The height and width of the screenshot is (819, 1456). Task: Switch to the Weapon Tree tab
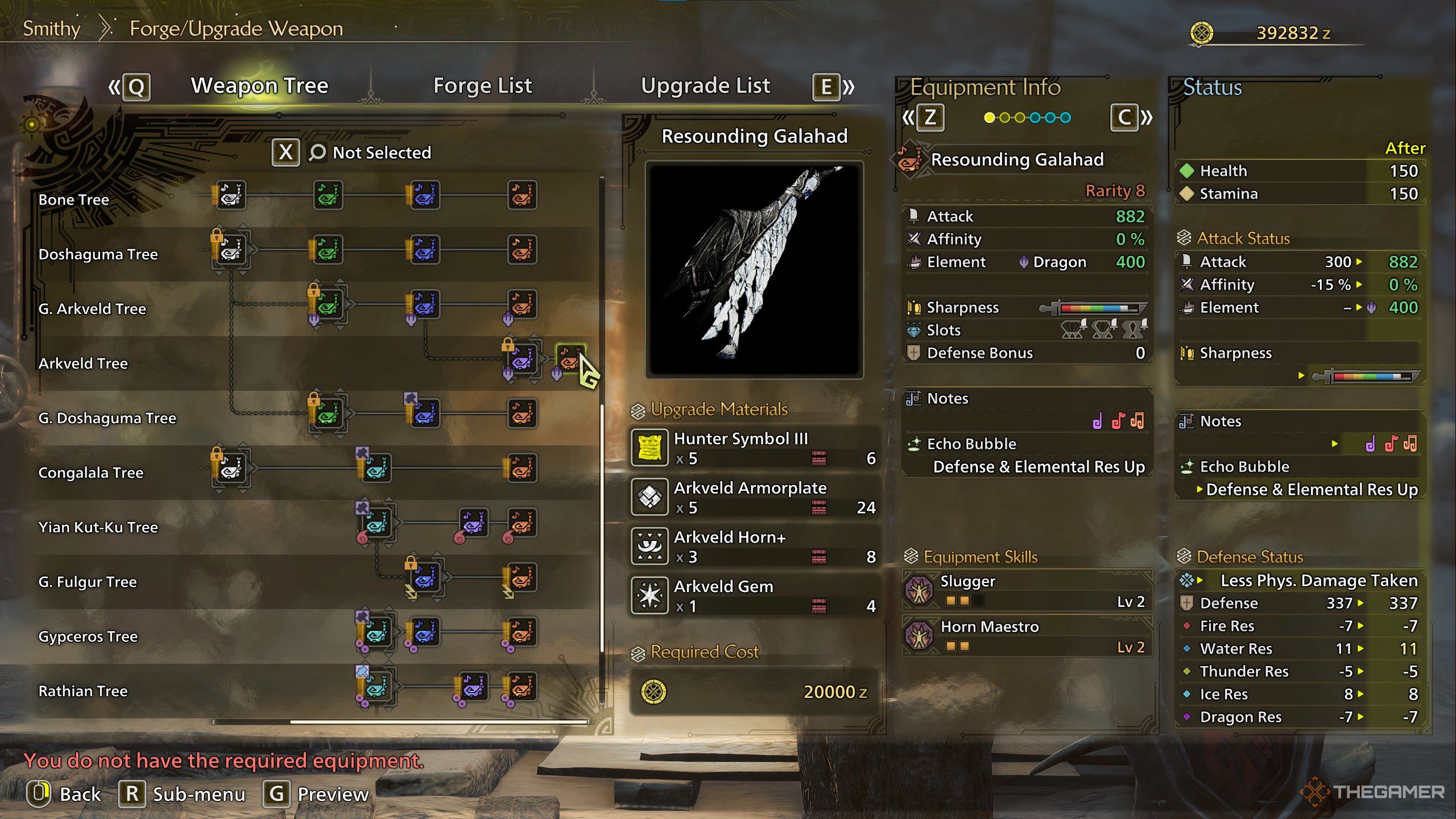click(x=259, y=86)
